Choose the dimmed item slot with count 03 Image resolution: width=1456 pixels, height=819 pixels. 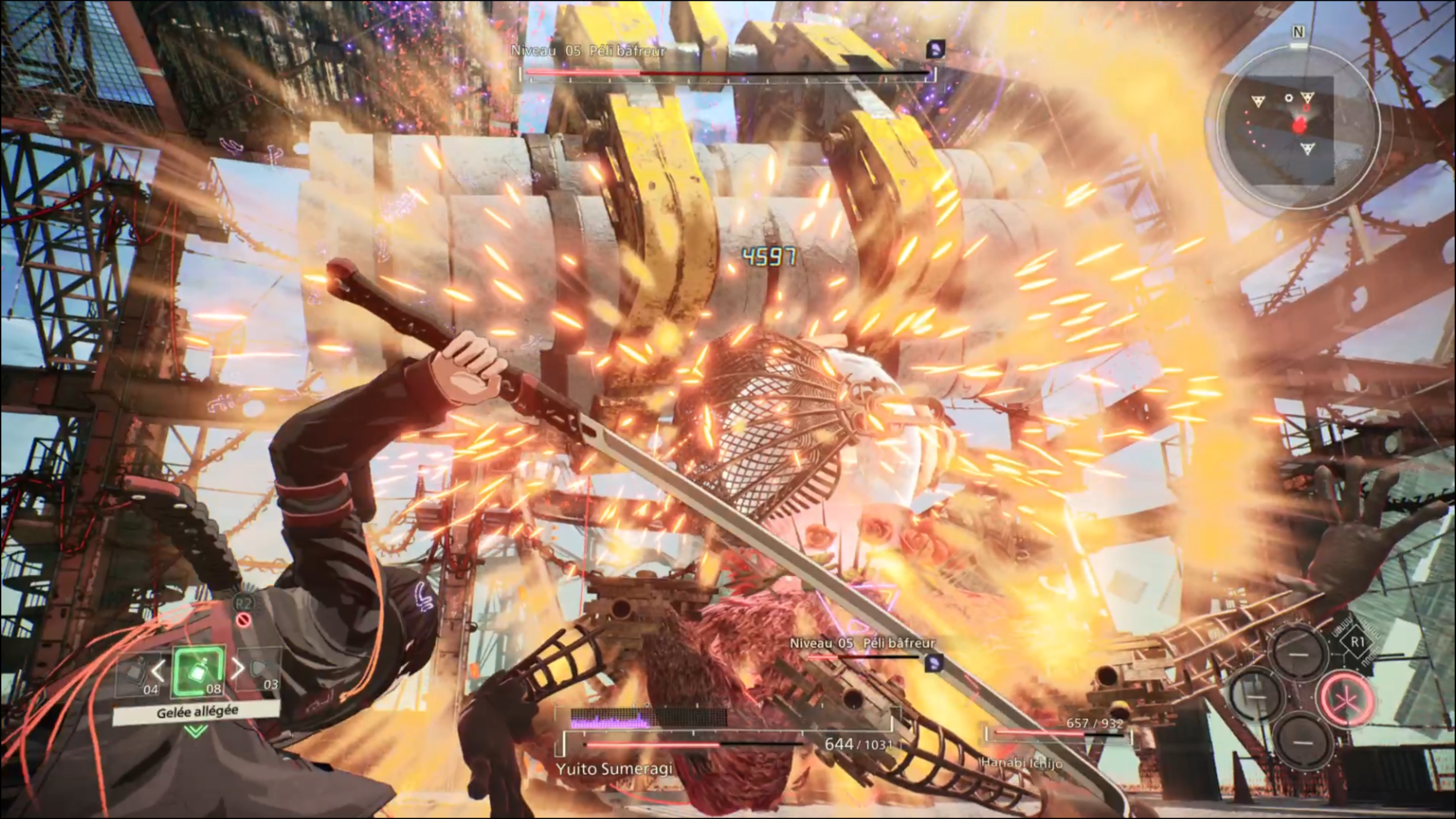(x=260, y=671)
